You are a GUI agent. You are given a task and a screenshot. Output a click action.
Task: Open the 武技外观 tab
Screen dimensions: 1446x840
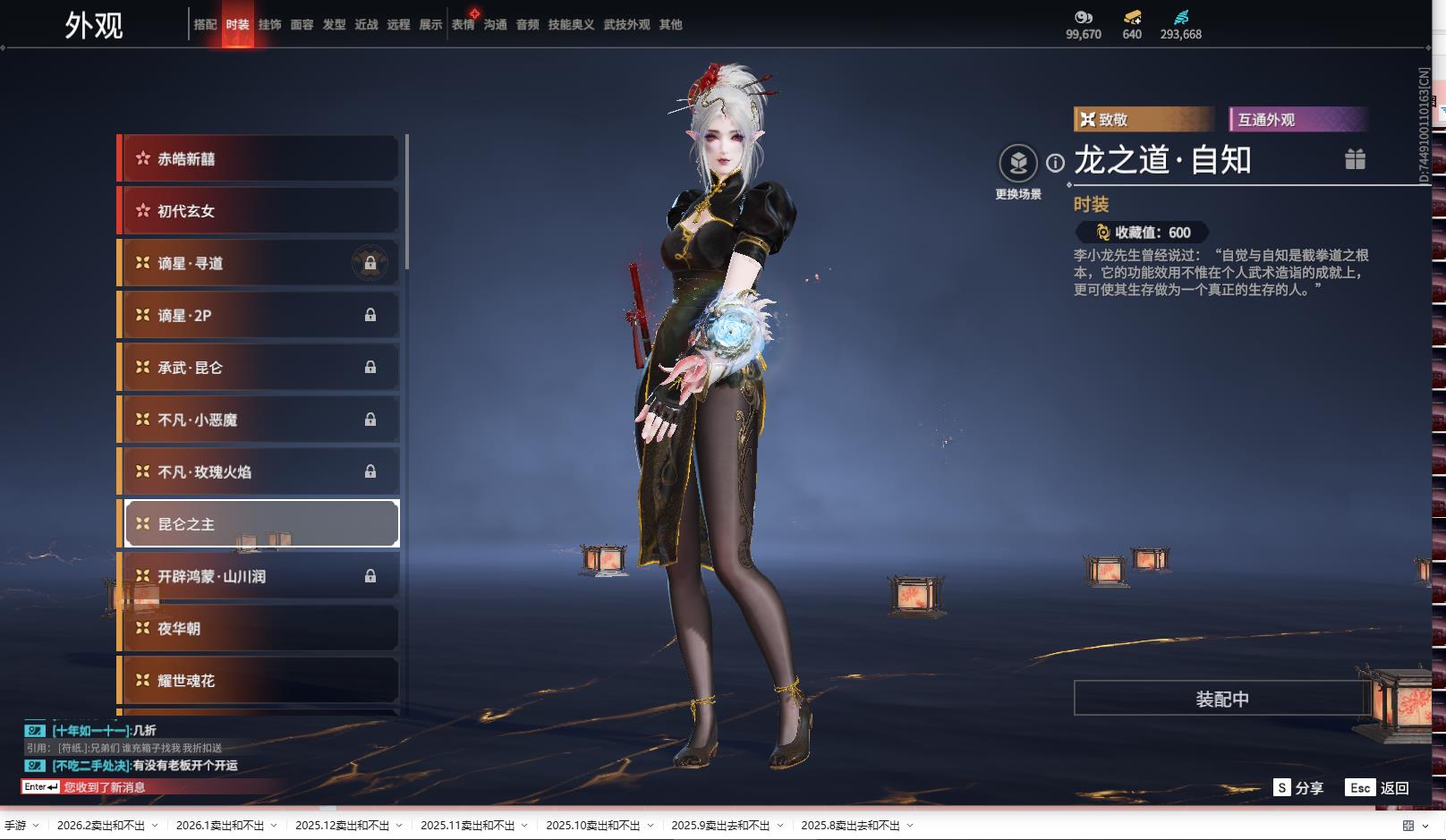click(626, 25)
